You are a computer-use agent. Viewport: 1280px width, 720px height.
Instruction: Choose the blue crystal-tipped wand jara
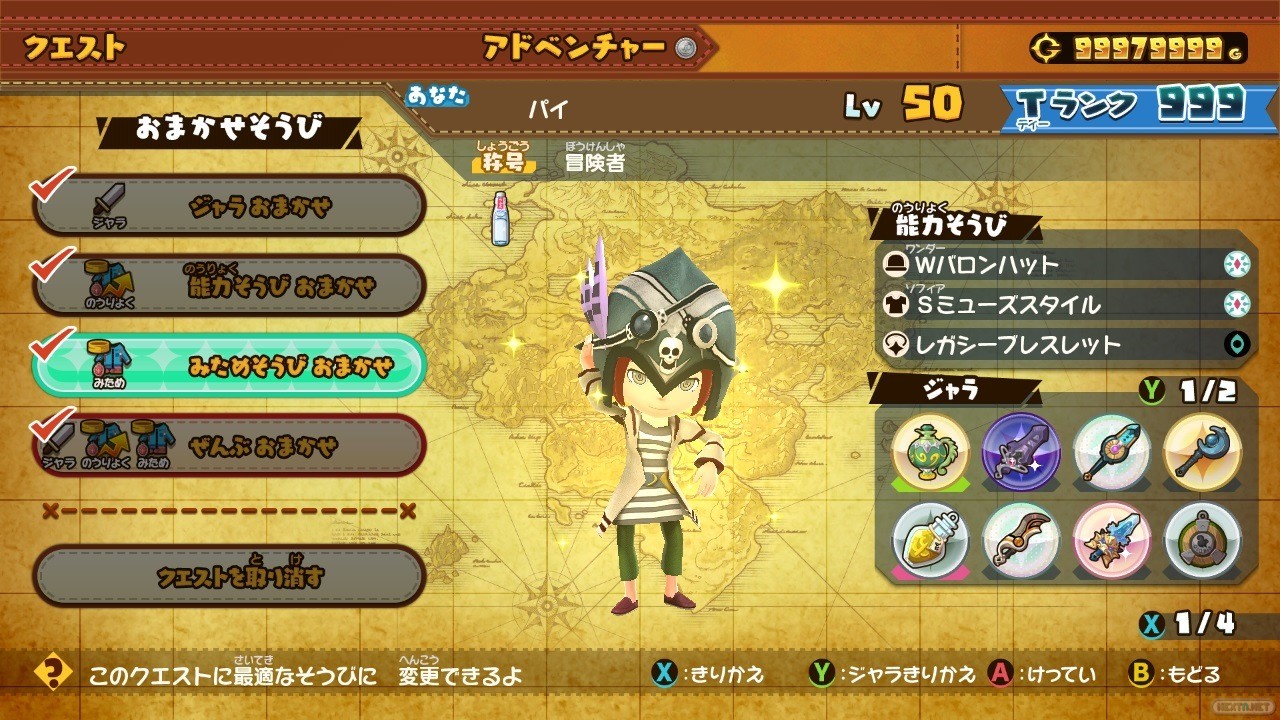pyautogui.click(x=1111, y=450)
